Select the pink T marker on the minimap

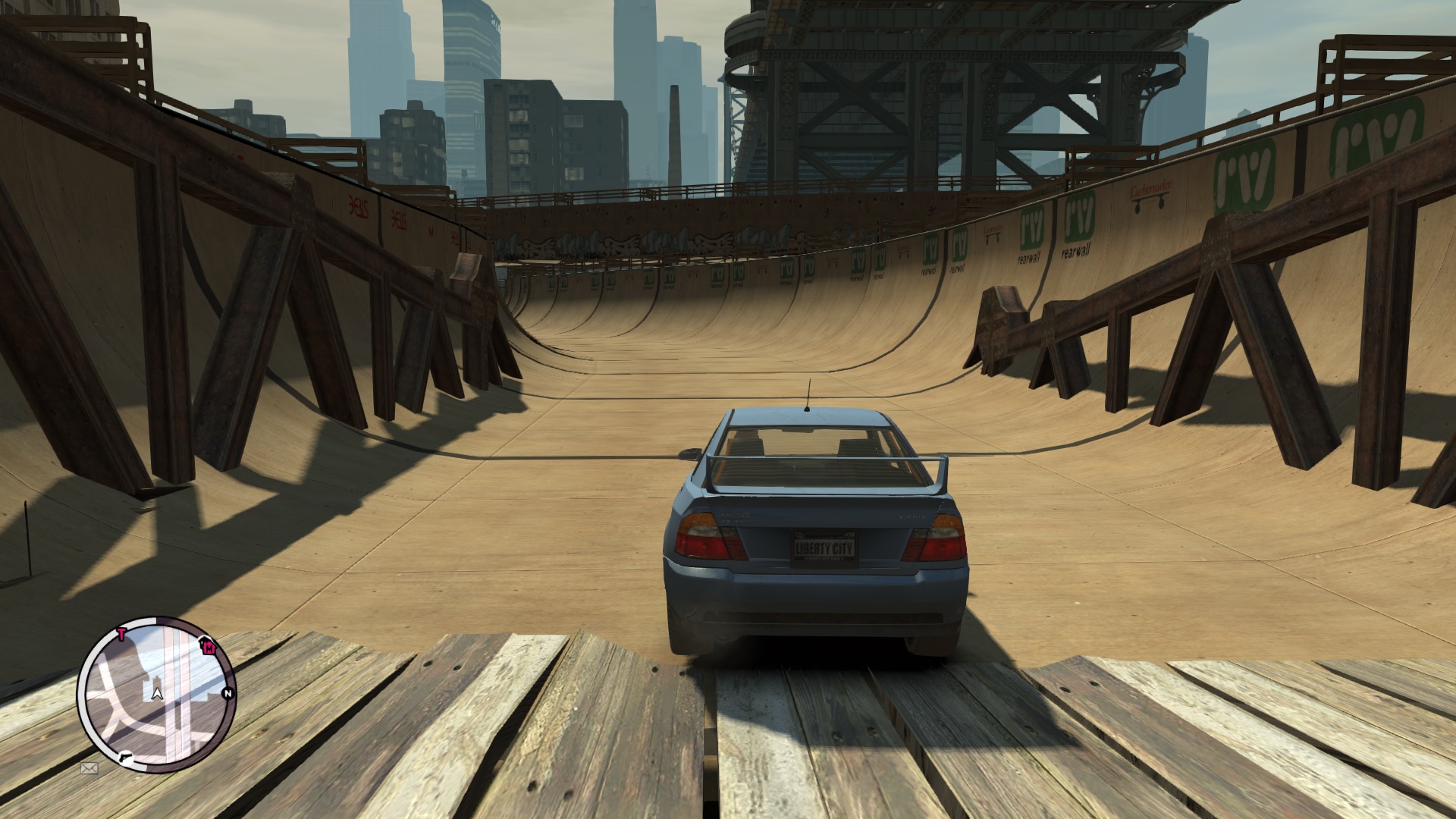tap(121, 635)
